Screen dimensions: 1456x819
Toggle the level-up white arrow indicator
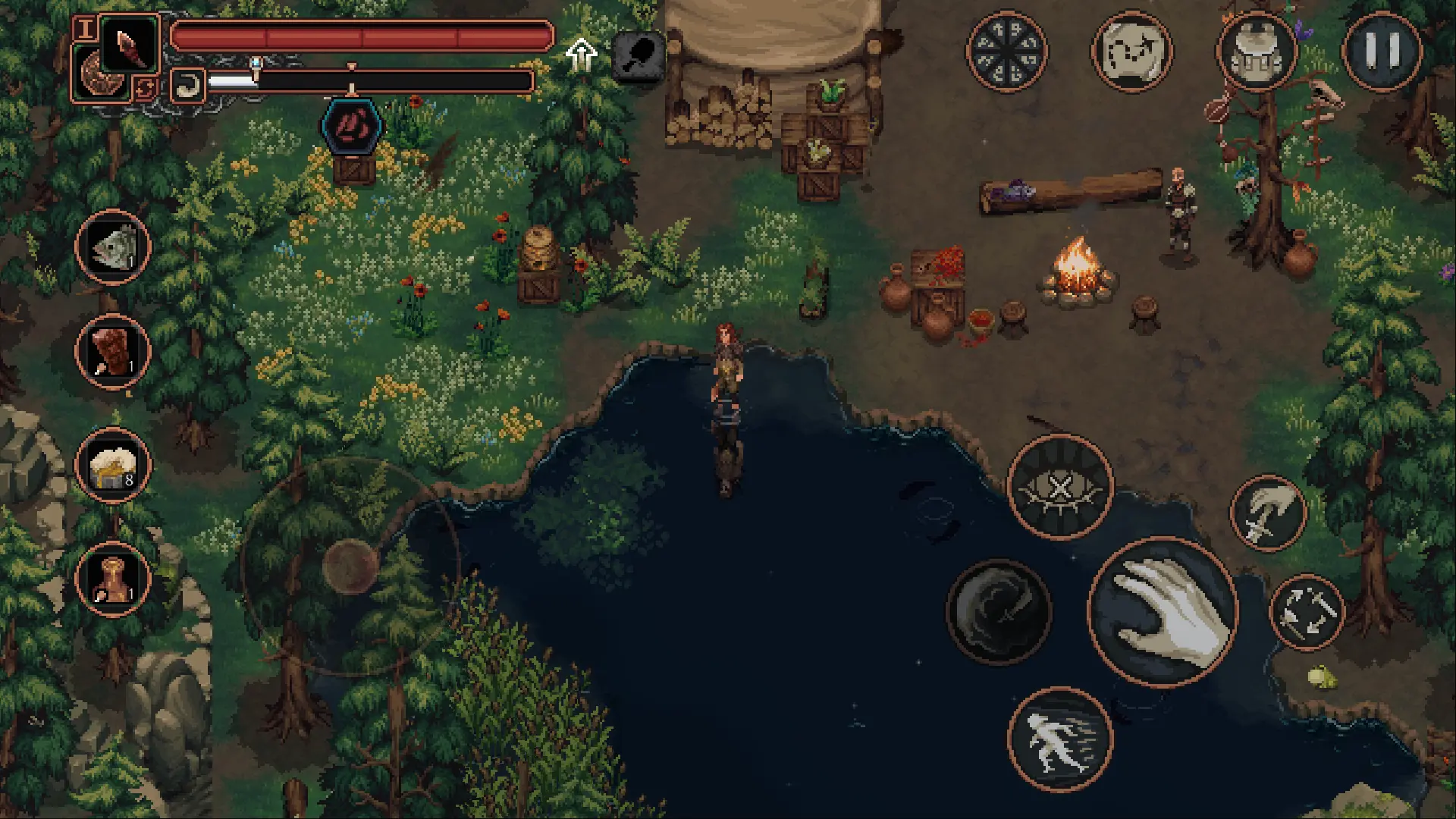580,53
